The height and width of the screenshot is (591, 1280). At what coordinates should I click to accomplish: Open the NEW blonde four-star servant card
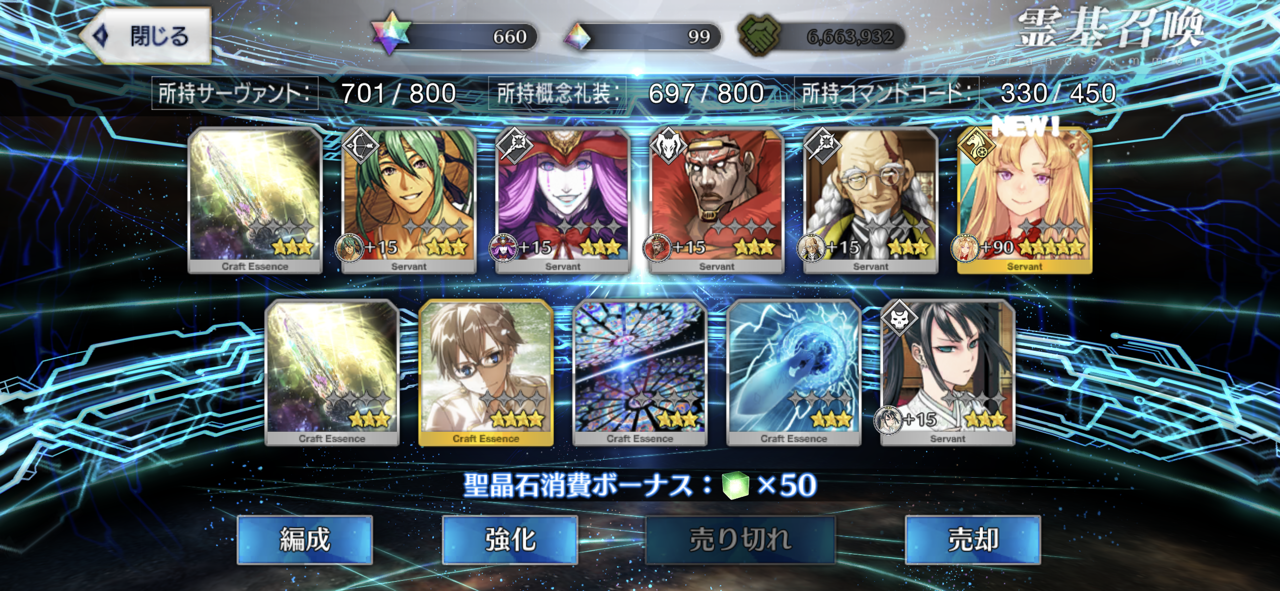click(1025, 200)
